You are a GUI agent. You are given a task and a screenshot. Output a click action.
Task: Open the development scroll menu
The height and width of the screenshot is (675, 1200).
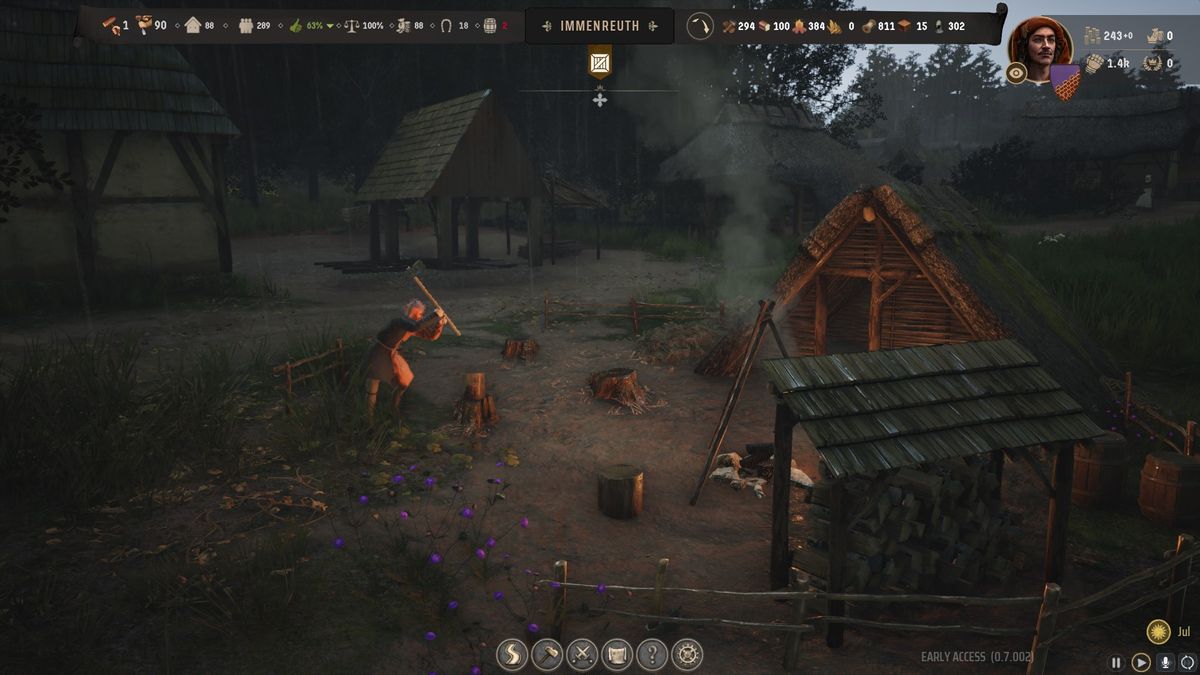(x=617, y=655)
